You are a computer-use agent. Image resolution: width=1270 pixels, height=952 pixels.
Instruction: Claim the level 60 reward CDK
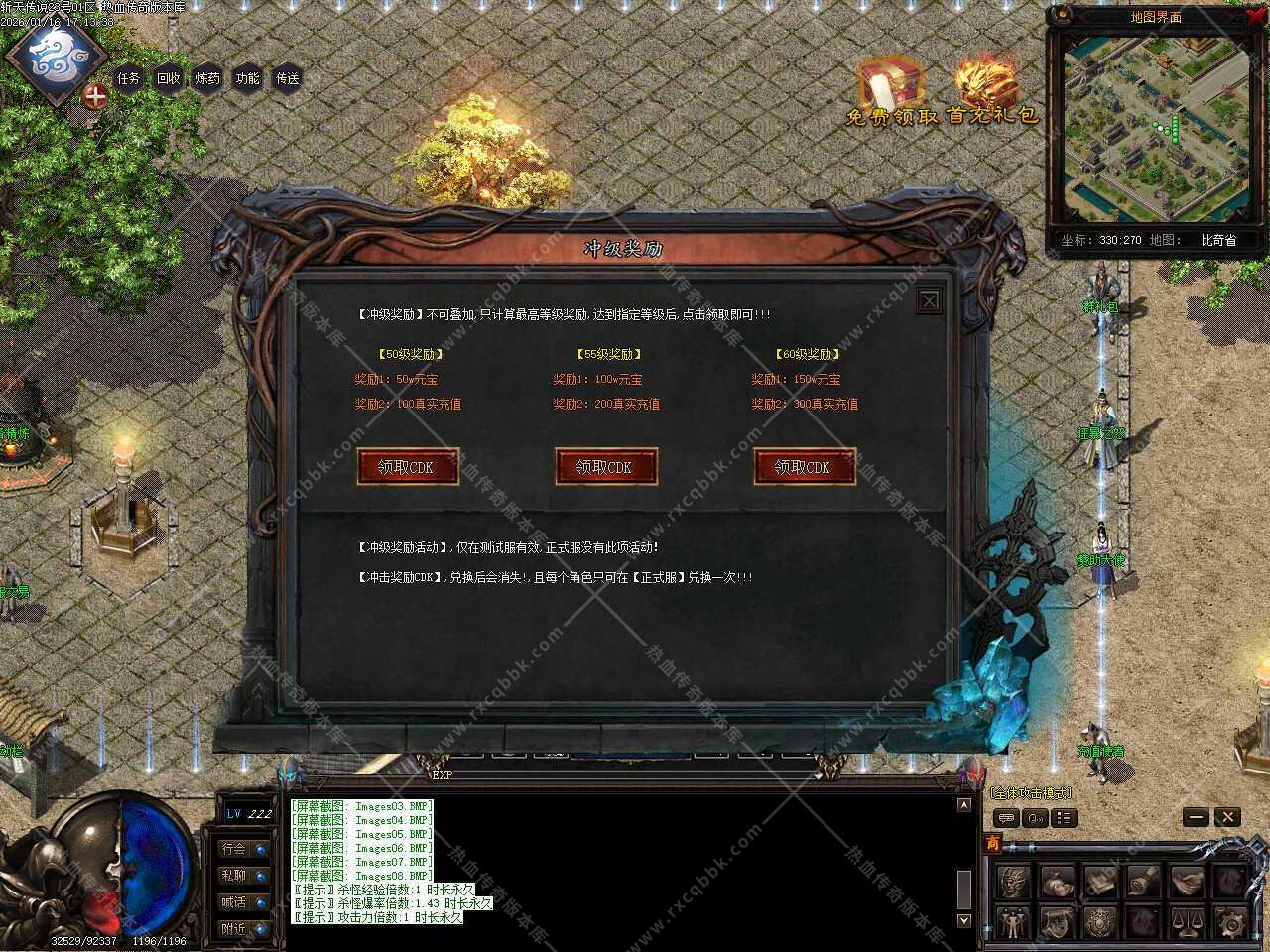coord(804,467)
